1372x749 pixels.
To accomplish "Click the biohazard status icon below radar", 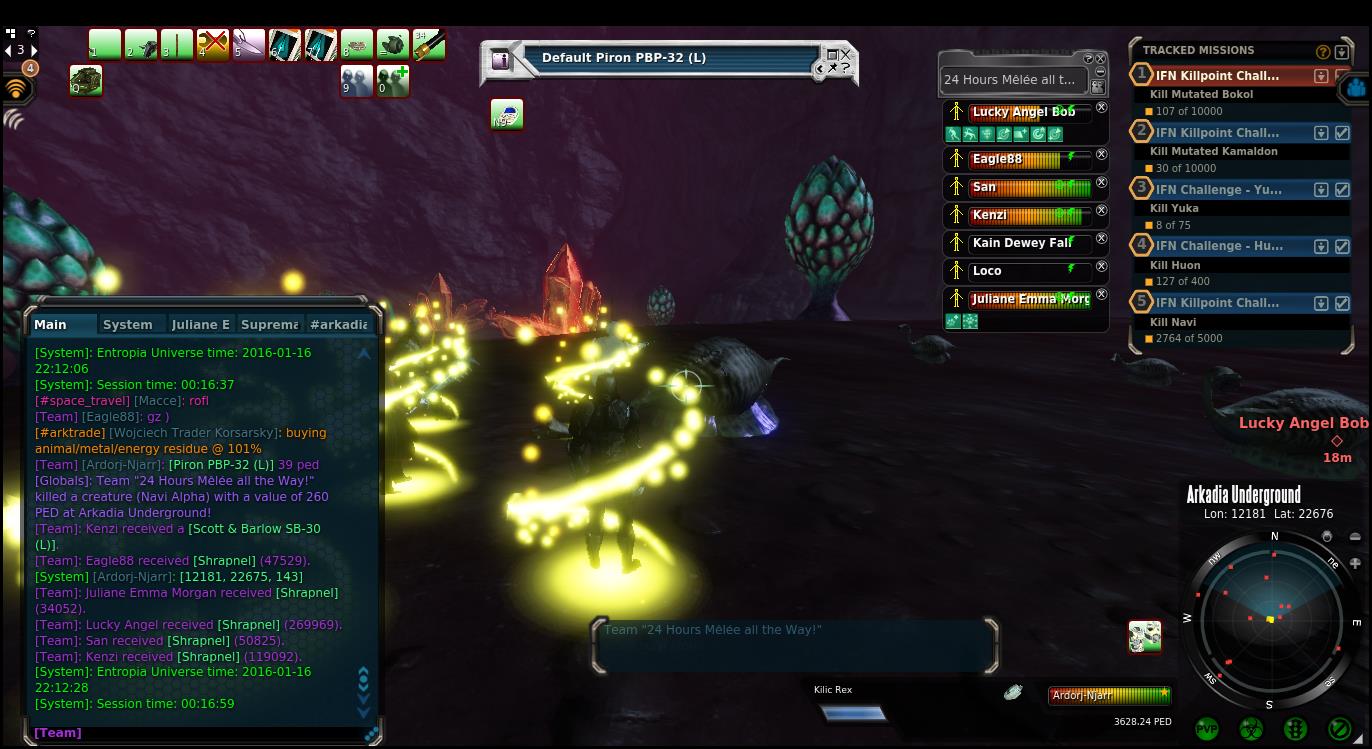I will (1251, 729).
